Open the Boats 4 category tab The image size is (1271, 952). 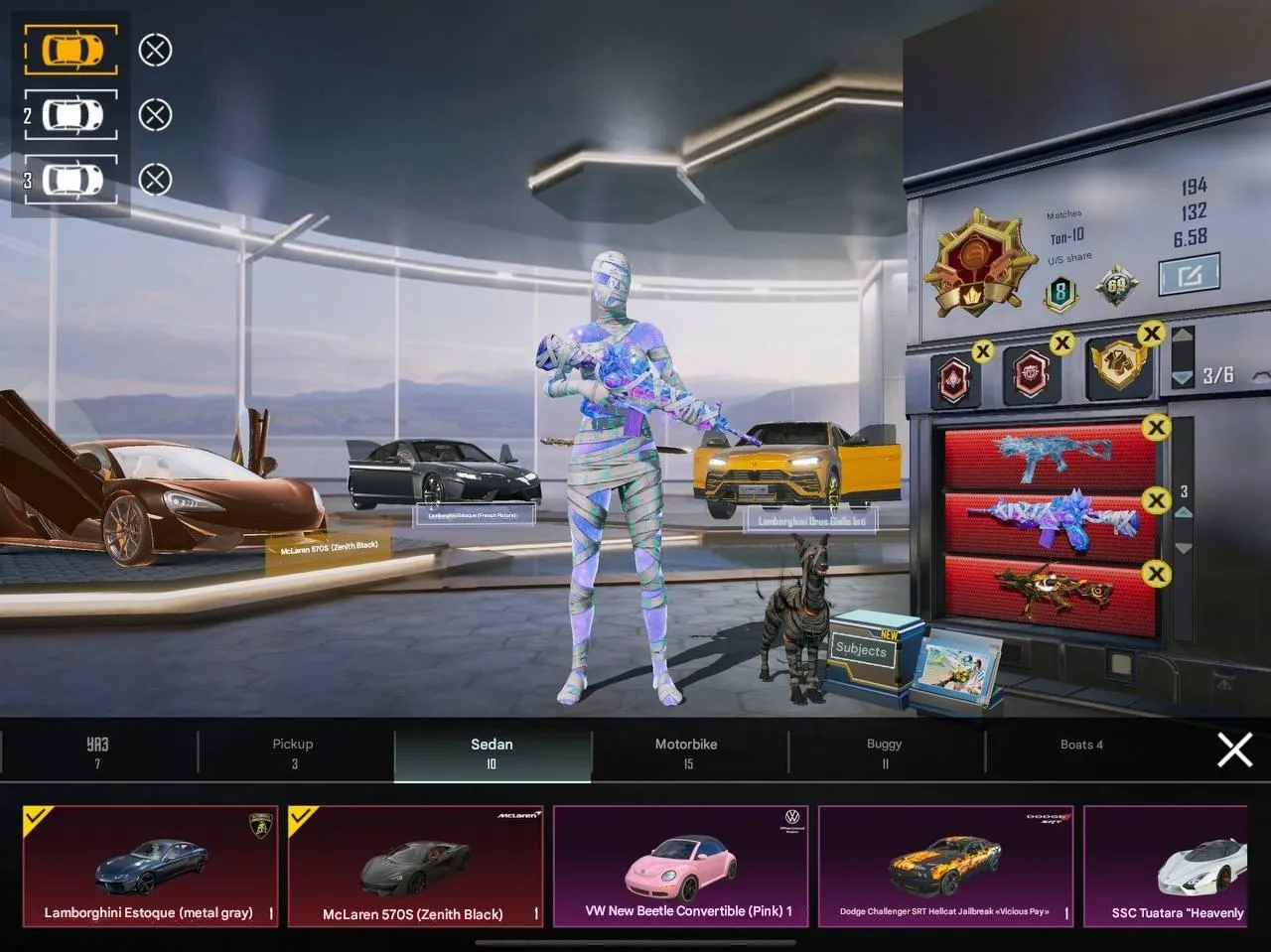click(1081, 745)
